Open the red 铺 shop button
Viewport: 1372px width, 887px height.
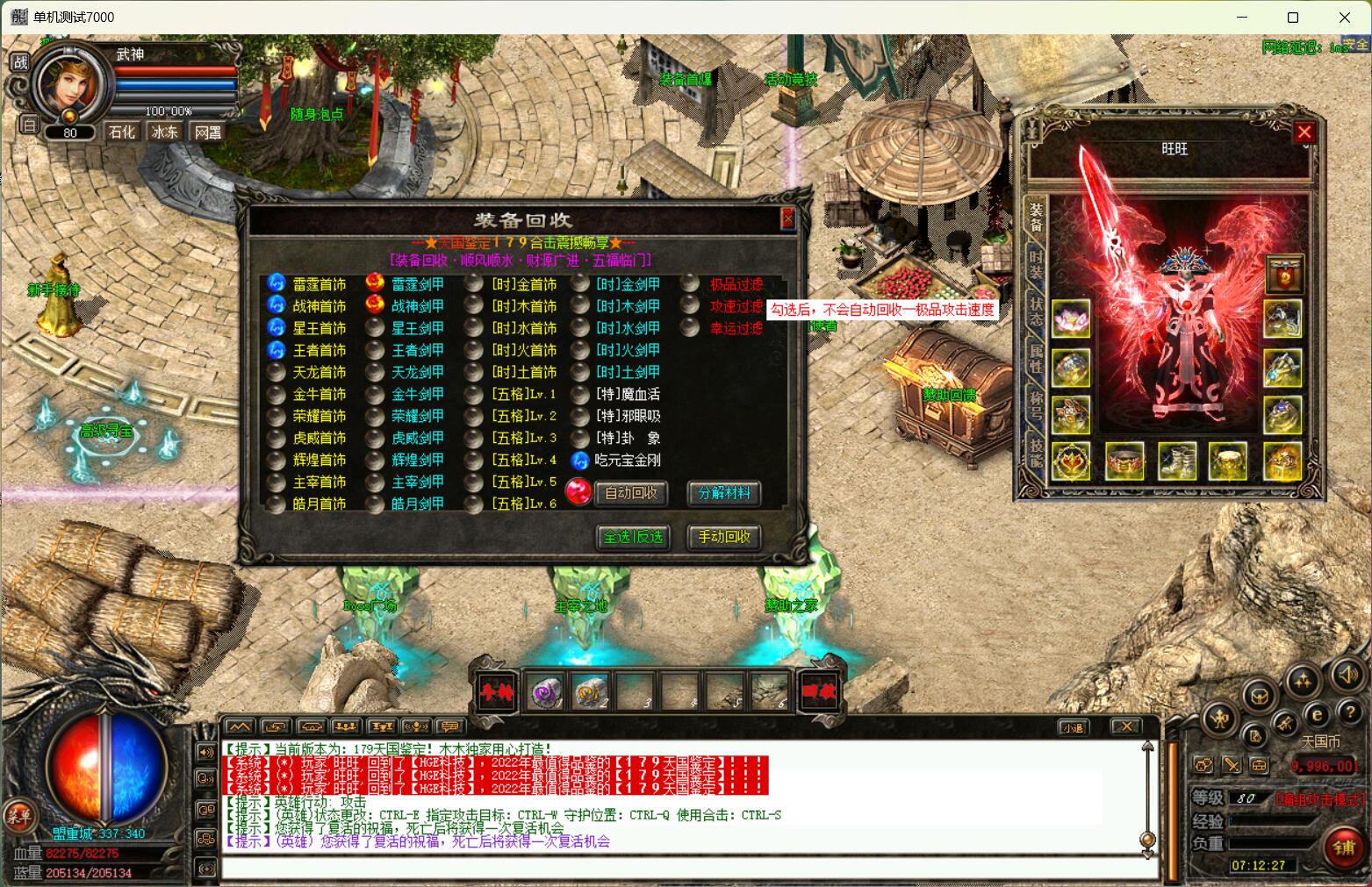tap(1343, 848)
